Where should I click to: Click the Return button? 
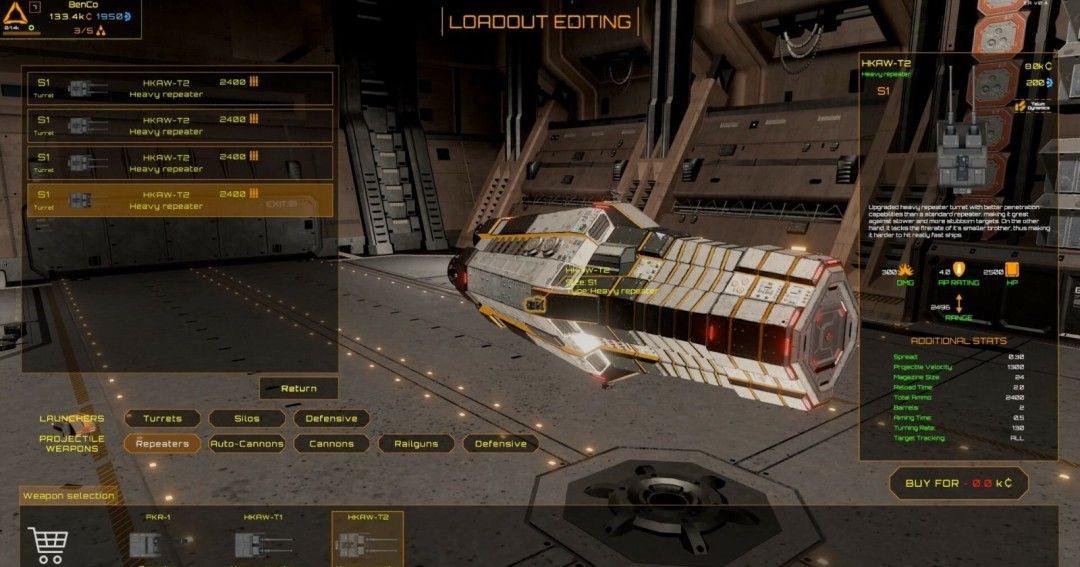coord(298,388)
